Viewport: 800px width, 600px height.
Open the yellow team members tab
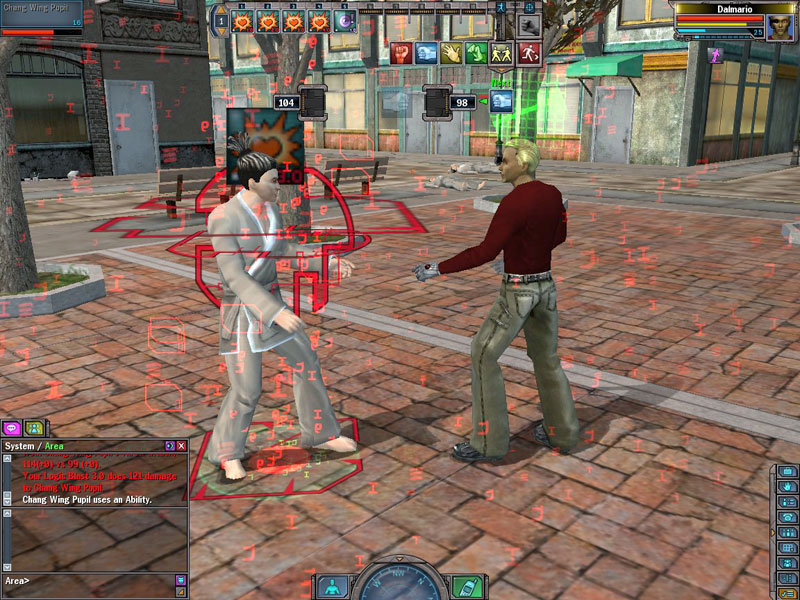click(33, 428)
